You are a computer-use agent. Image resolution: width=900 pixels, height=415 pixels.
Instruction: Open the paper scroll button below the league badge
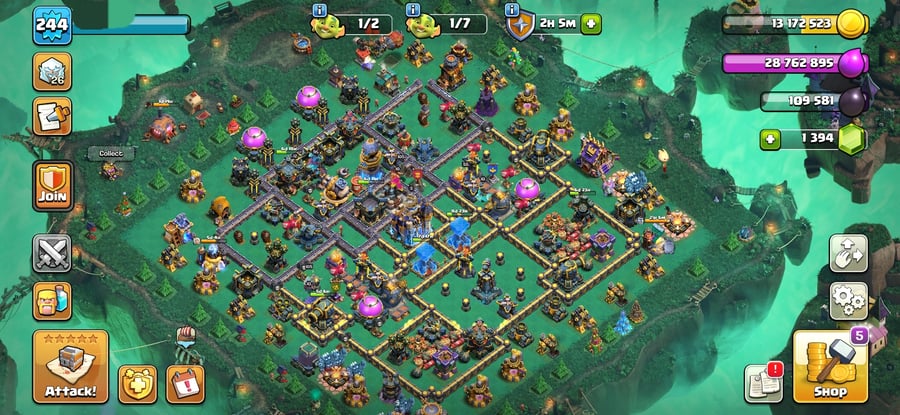point(52,116)
